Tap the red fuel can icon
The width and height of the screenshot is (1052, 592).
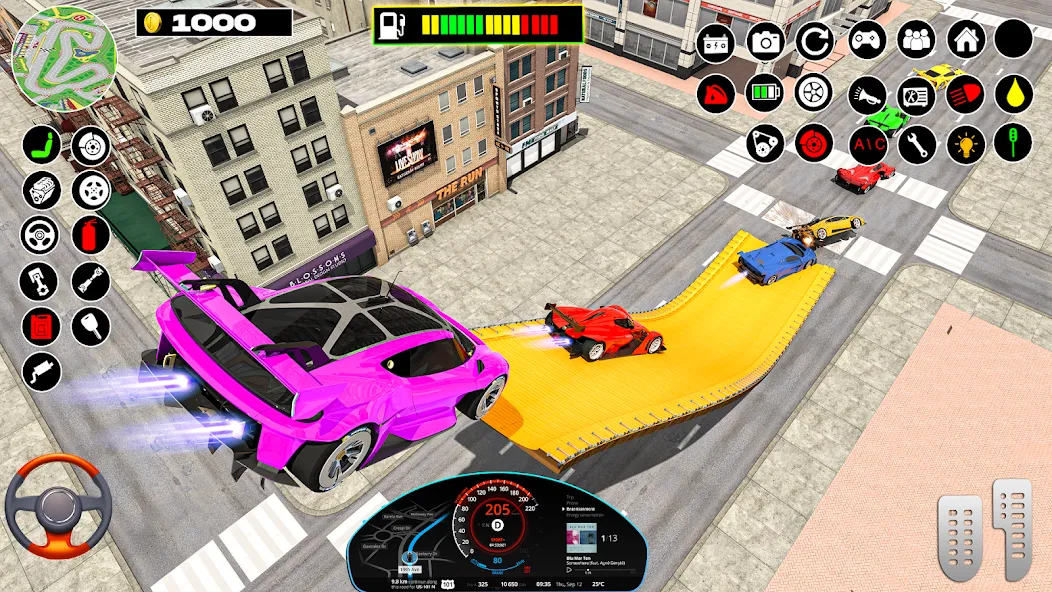tap(42, 326)
